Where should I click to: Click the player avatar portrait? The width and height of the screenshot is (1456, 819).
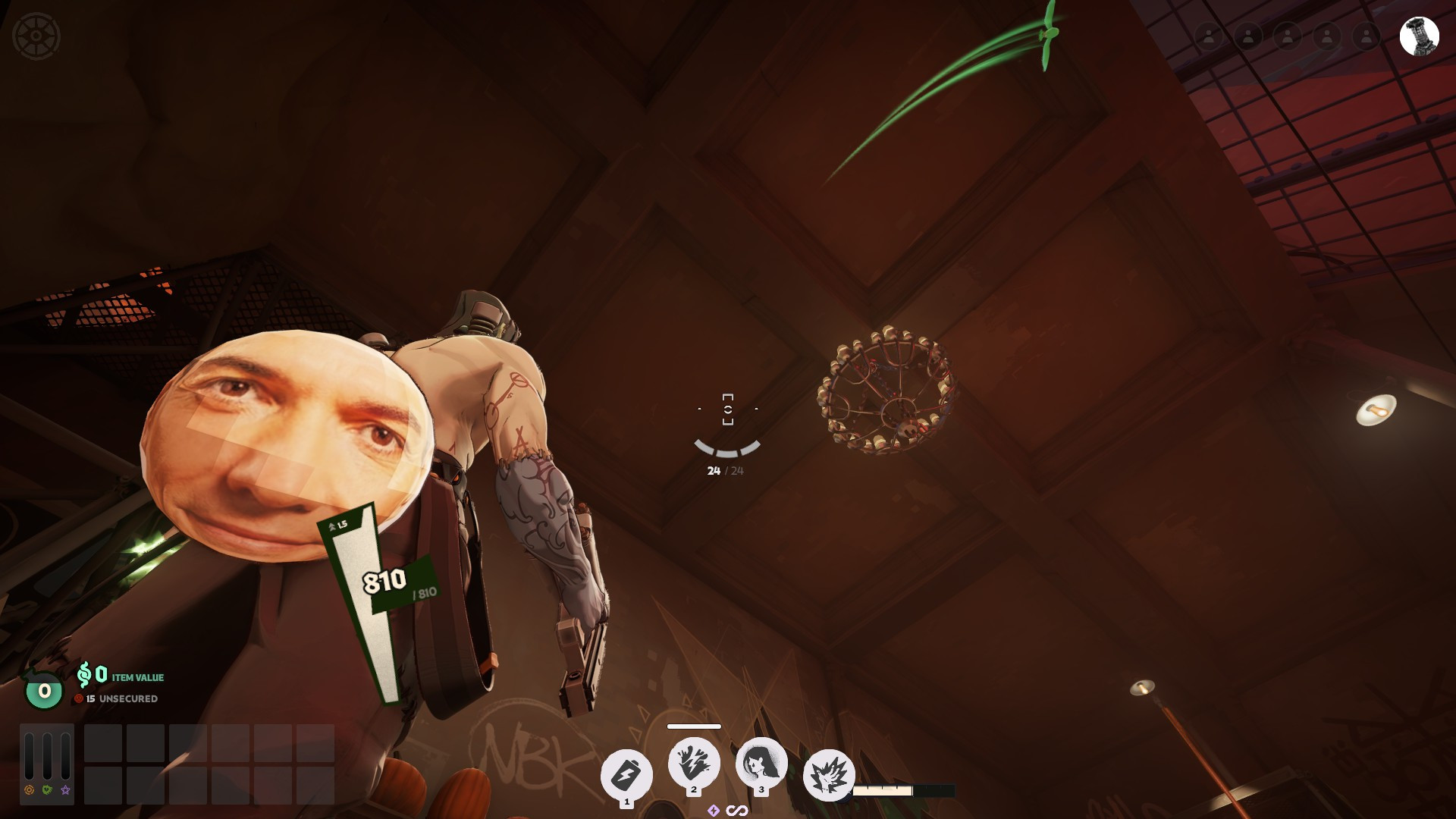pyautogui.click(x=1419, y=36)
